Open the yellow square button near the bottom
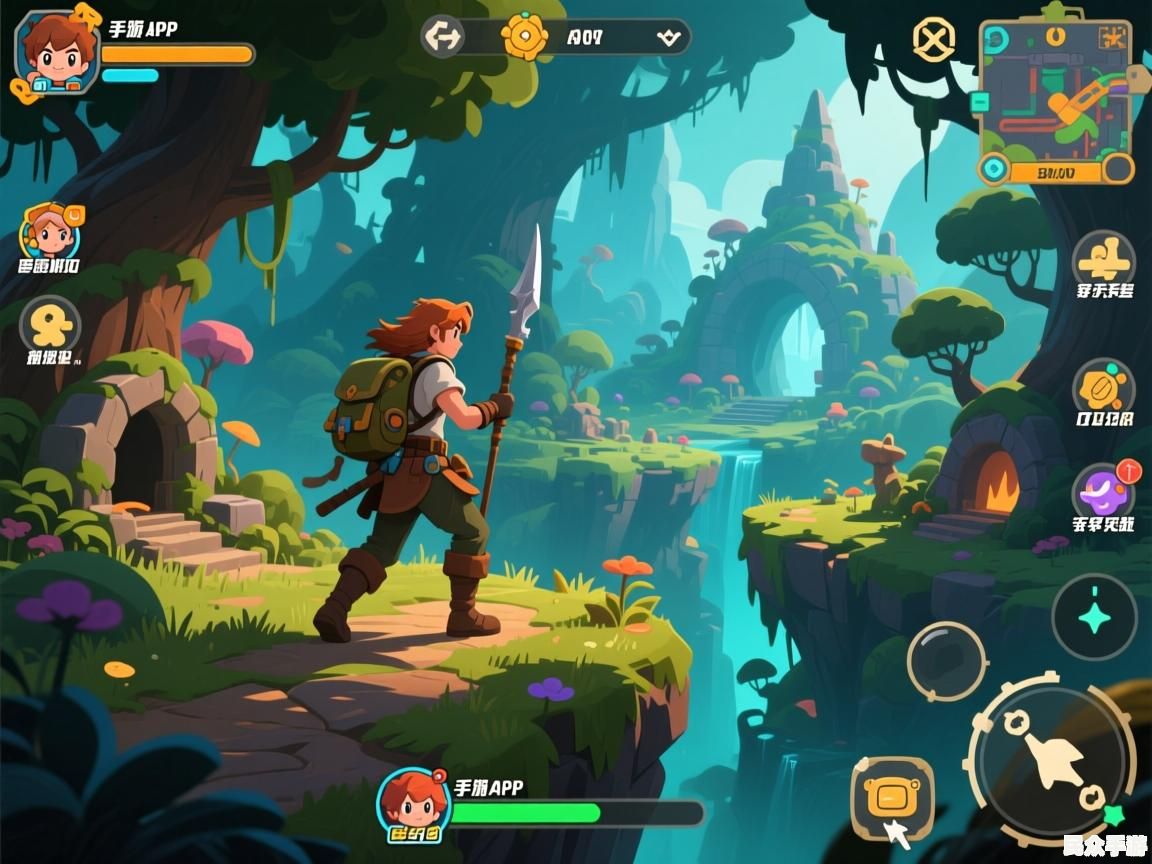The image size is (1152, 864). (x=891, y=797)
